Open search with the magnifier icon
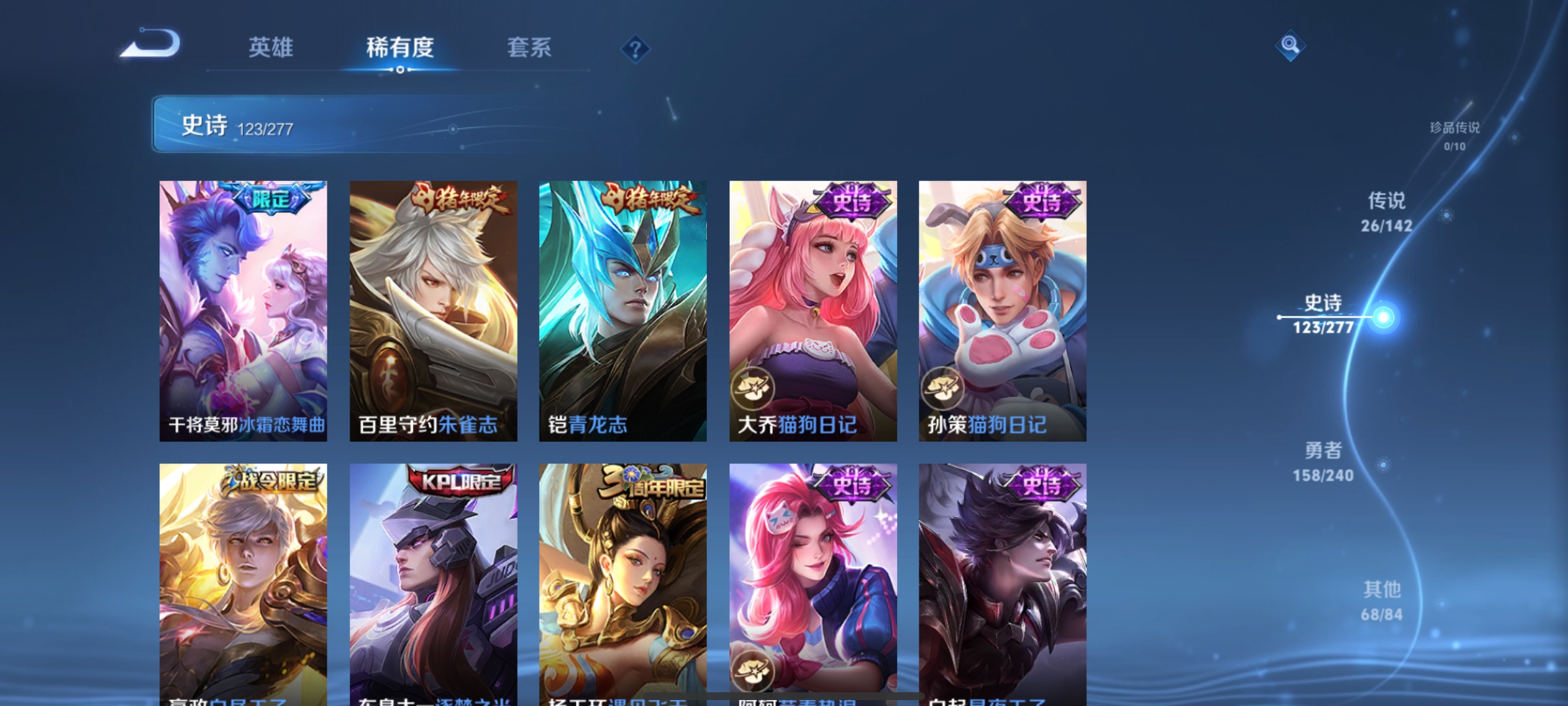This screenshot has height=706, width=1568. (1290, 46)
